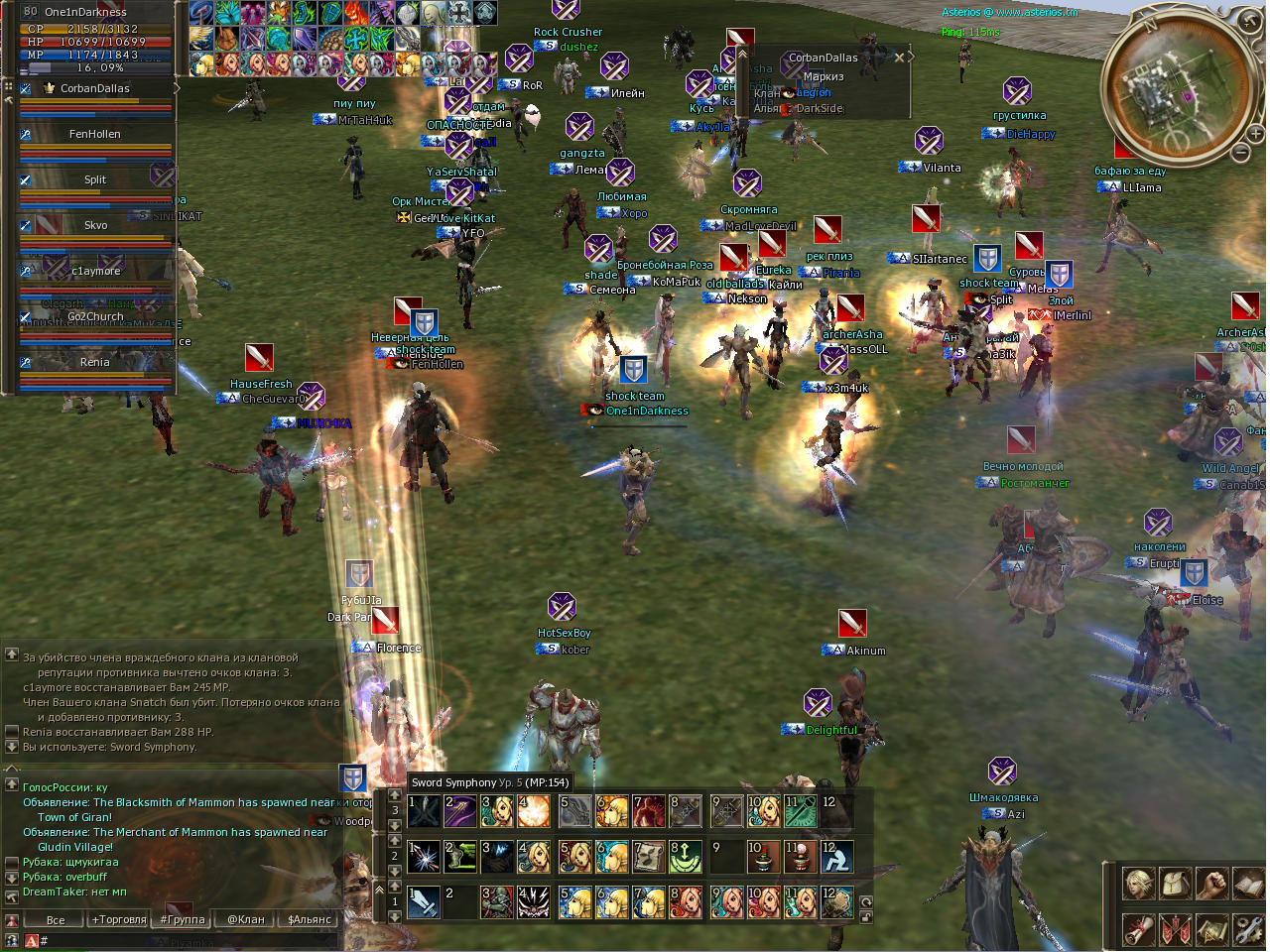This screenshot has height=952, width=1270.
Task: Open the skills open book icon
Action: click(x=1247, y=883)
